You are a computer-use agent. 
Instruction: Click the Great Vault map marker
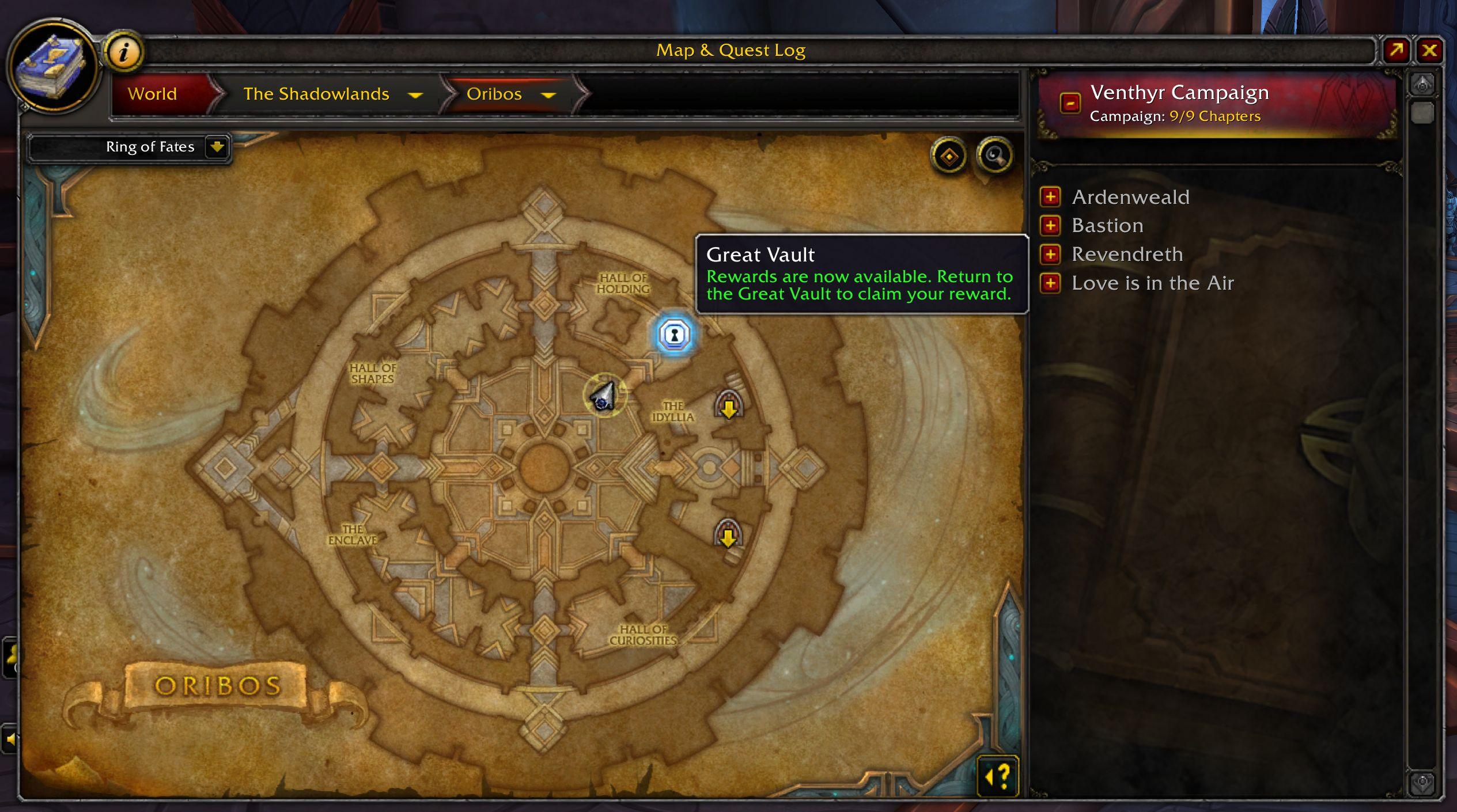(x=674, y=335)
